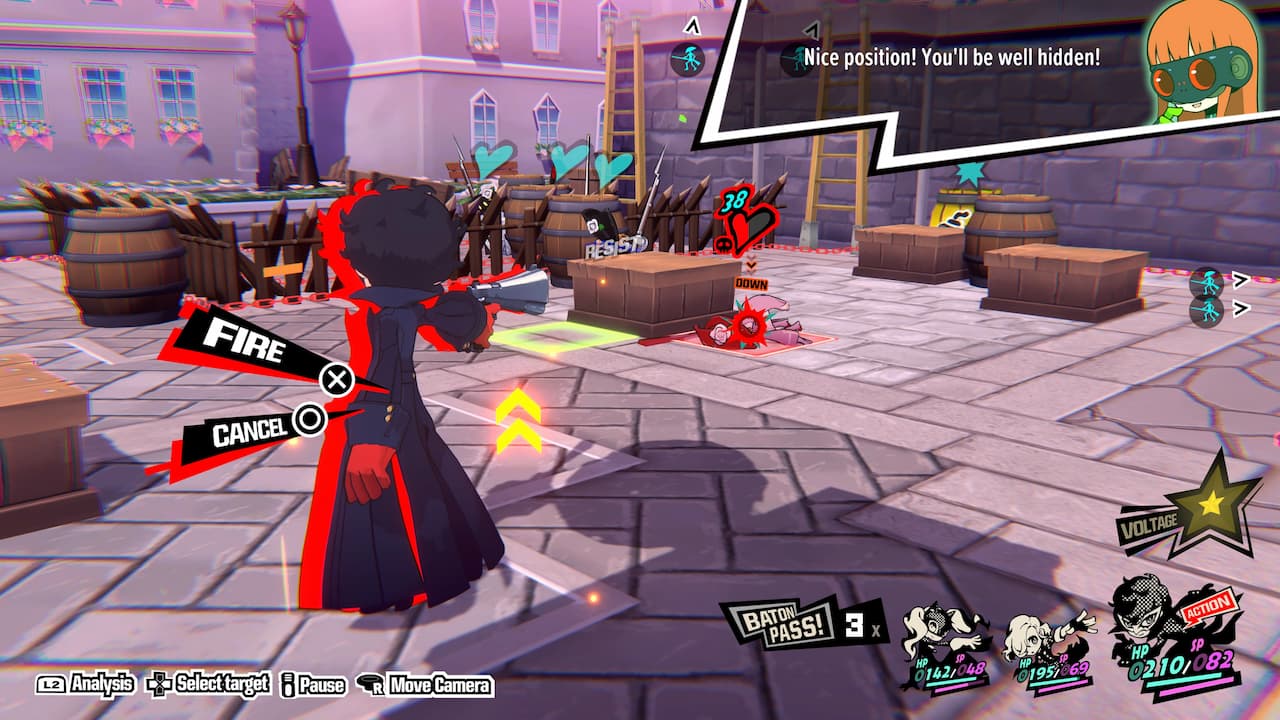Expand the top enemy turn chevron
Screen dimensions: 1280x720
(x=1240, y=280)
